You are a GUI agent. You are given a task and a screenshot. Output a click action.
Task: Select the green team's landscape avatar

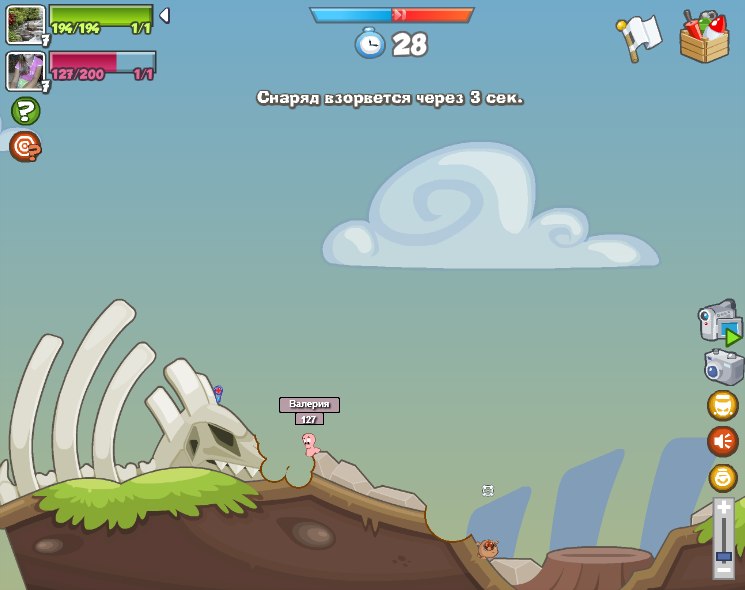pyautogui.click(x=25, y=24)
